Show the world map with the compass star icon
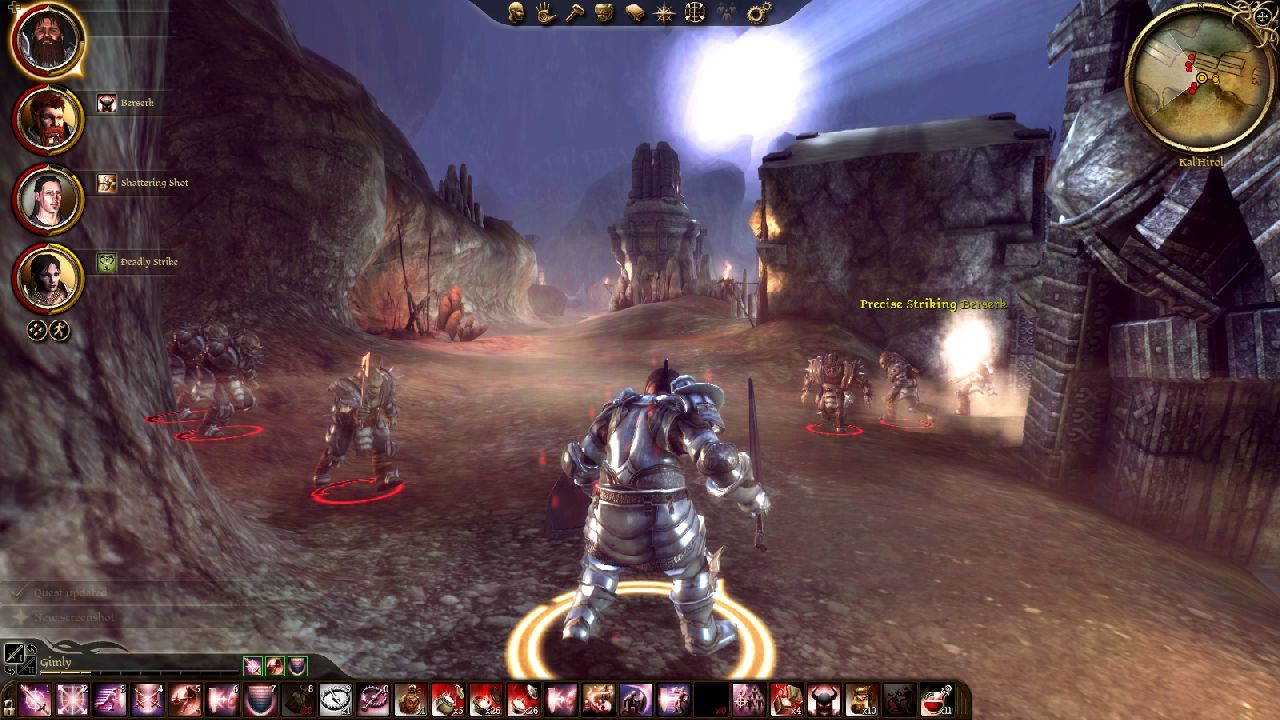 (664, 13)
